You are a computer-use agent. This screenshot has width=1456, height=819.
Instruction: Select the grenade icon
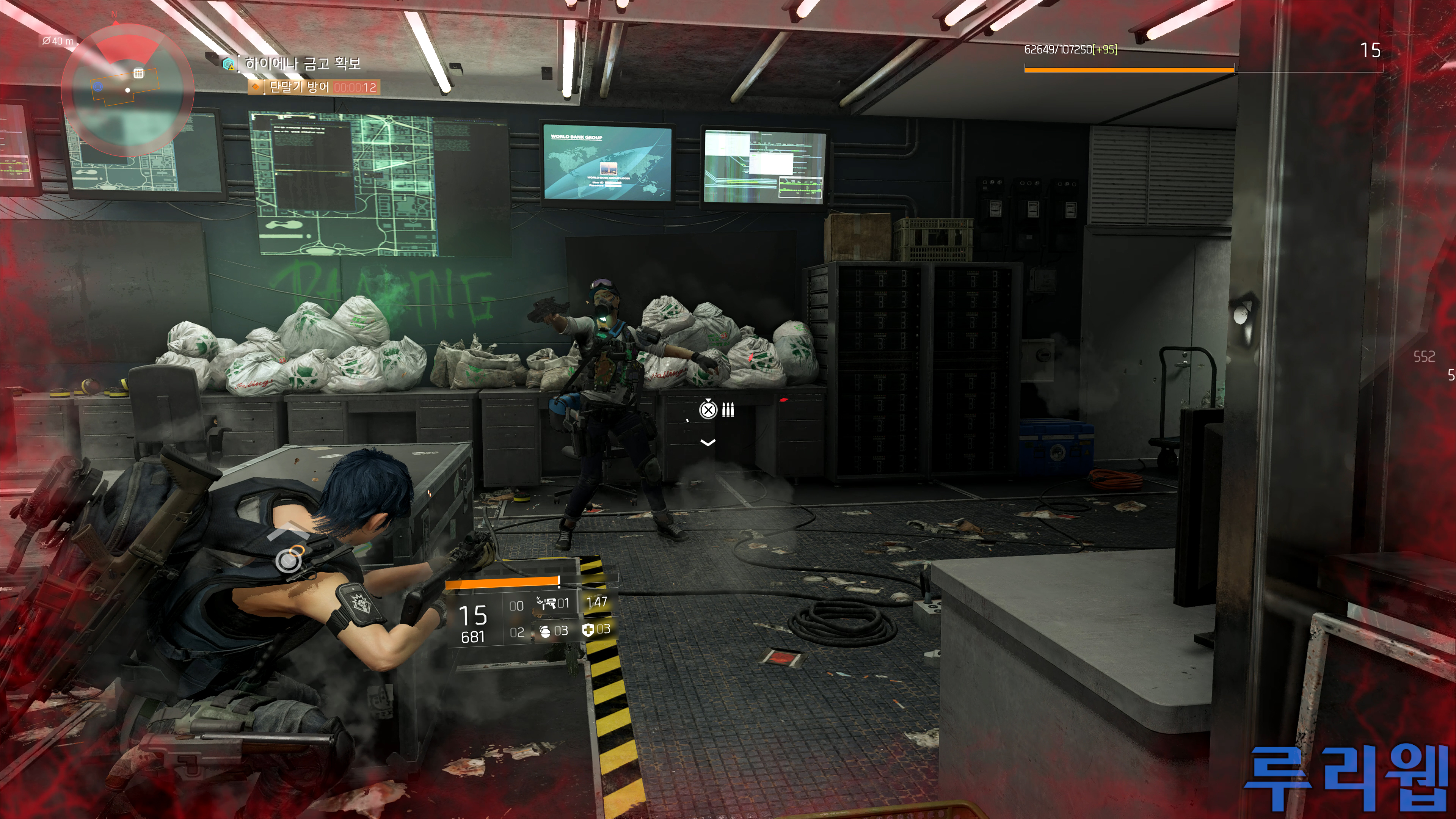pyautogui.click(x=545, y=631)
